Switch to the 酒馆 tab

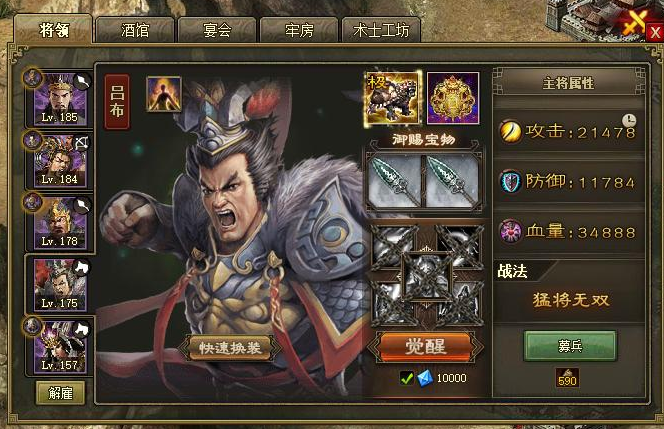click(134, 30)
